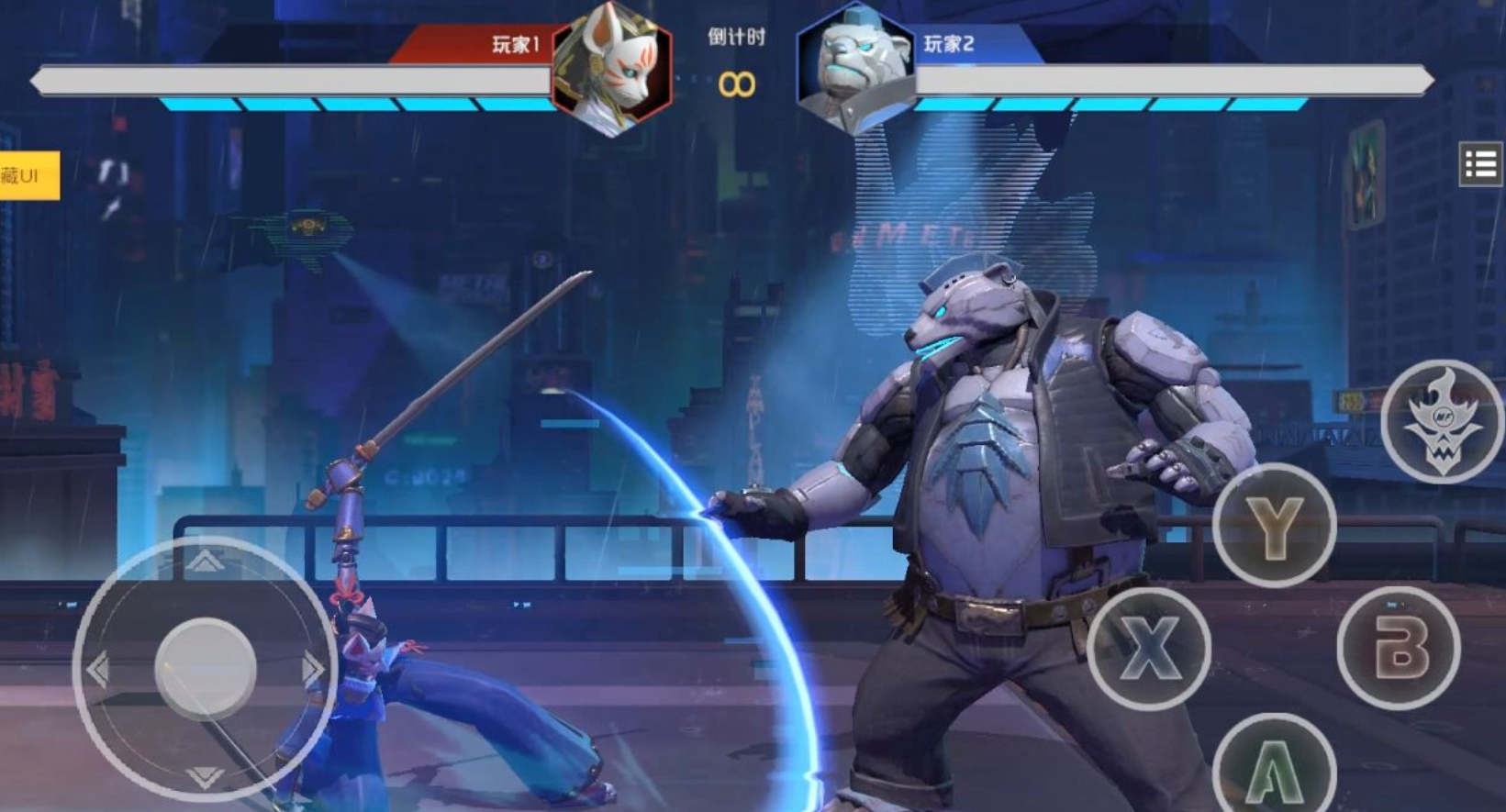Tap the joystick's left arrow
Image resolution: width=1506 pixels, height=812 pixels.
[97, 669]
